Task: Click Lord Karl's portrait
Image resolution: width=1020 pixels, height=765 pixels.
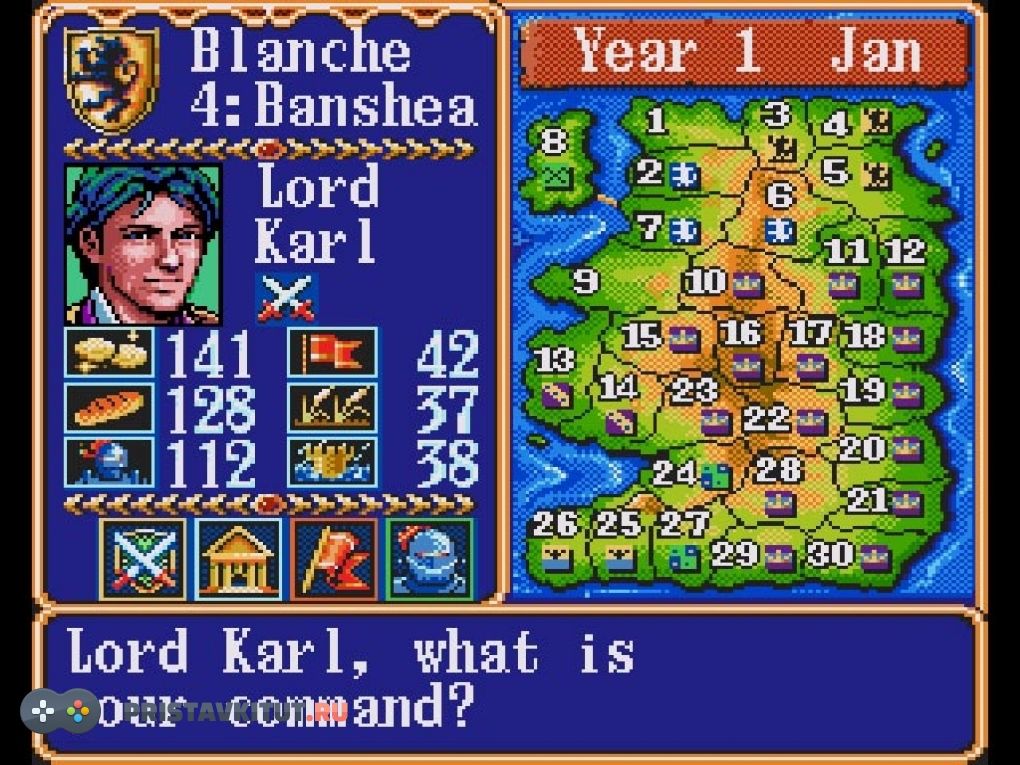Action: click(143, 245)
